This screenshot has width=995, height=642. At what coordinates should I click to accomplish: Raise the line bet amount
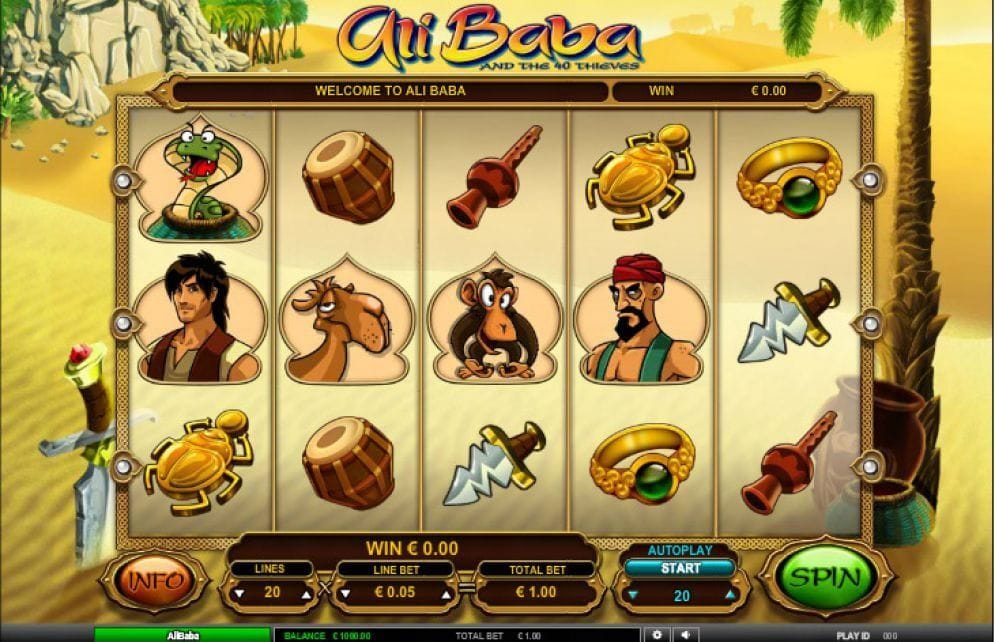point(446,593)
